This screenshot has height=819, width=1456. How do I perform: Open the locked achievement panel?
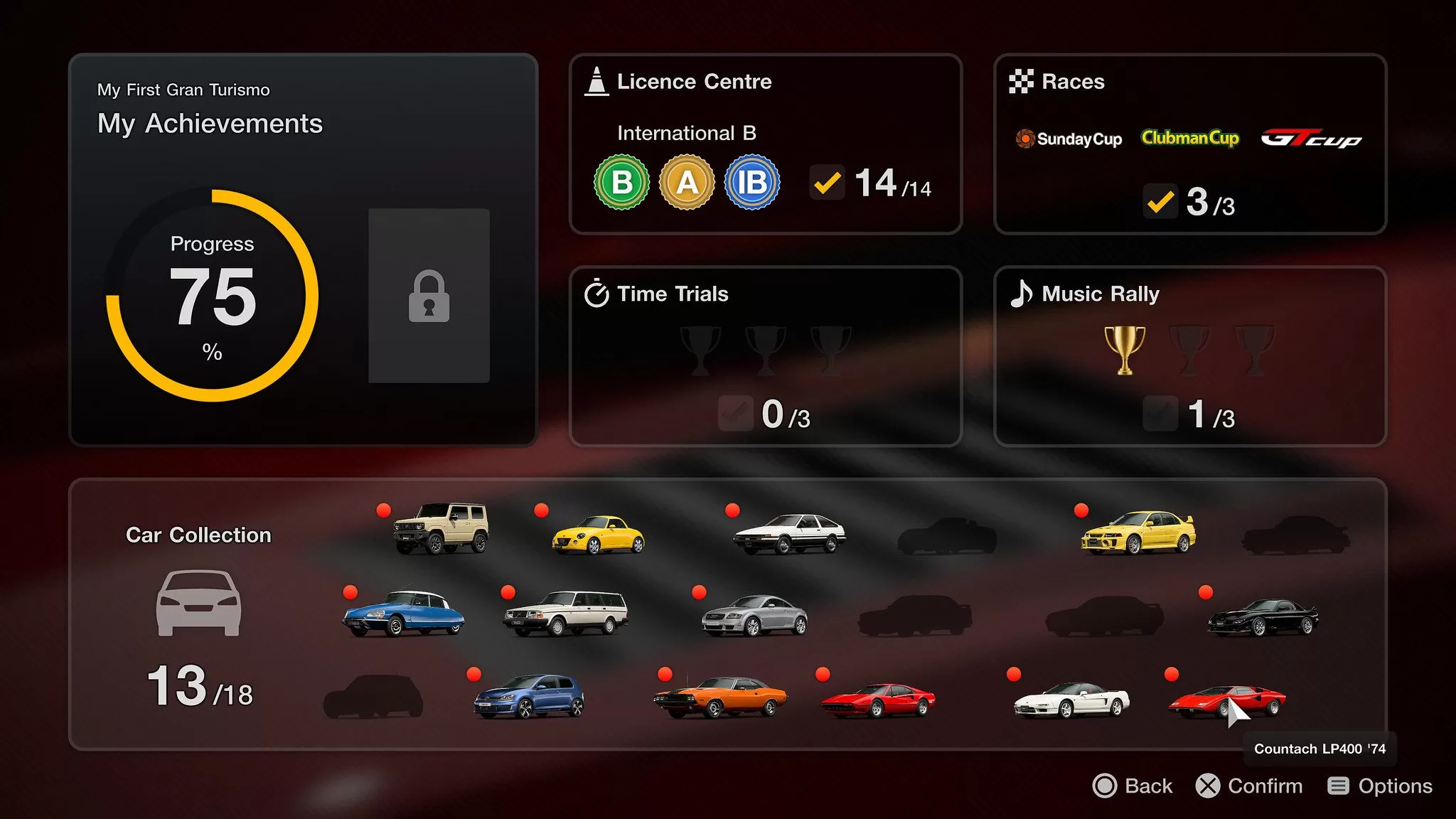pos(428,296)
